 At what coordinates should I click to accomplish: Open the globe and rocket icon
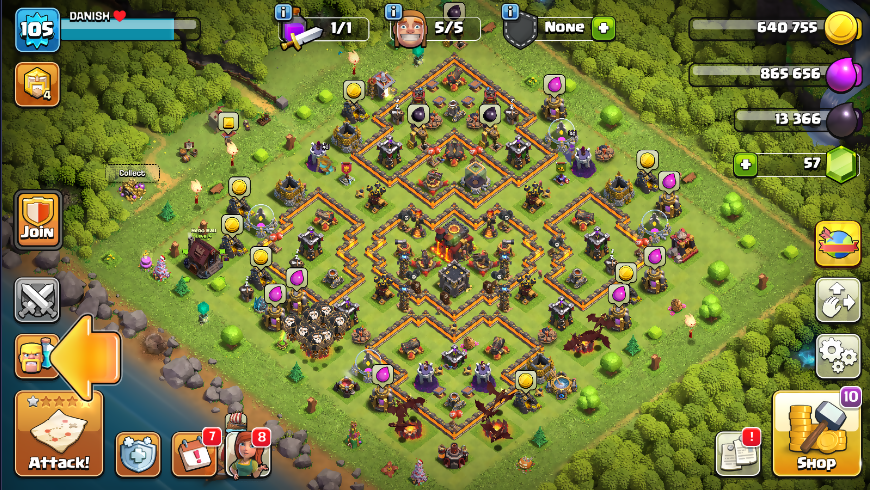tap(837, 244)
